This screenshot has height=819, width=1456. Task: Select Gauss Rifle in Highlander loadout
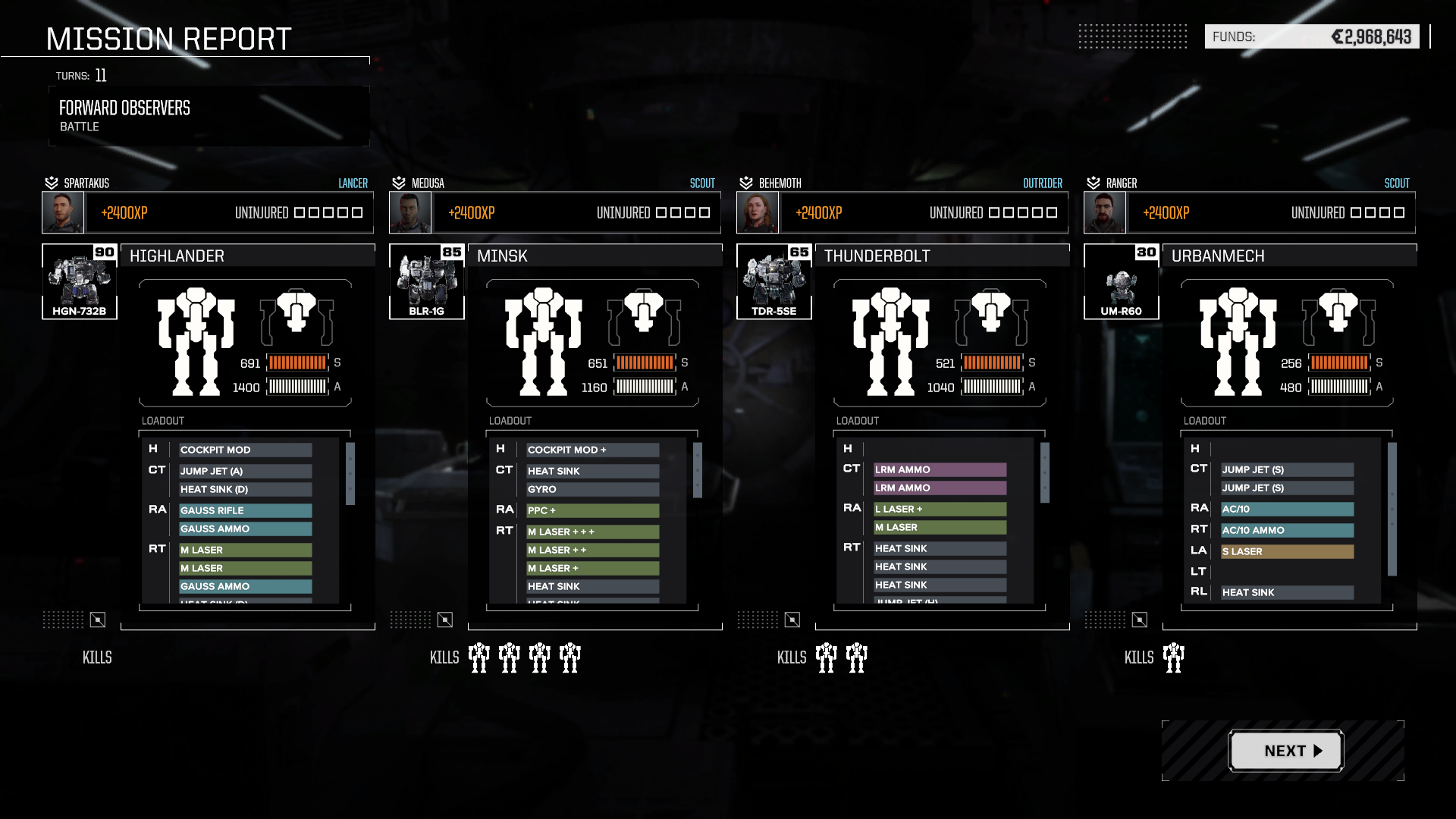pos(245,510)
